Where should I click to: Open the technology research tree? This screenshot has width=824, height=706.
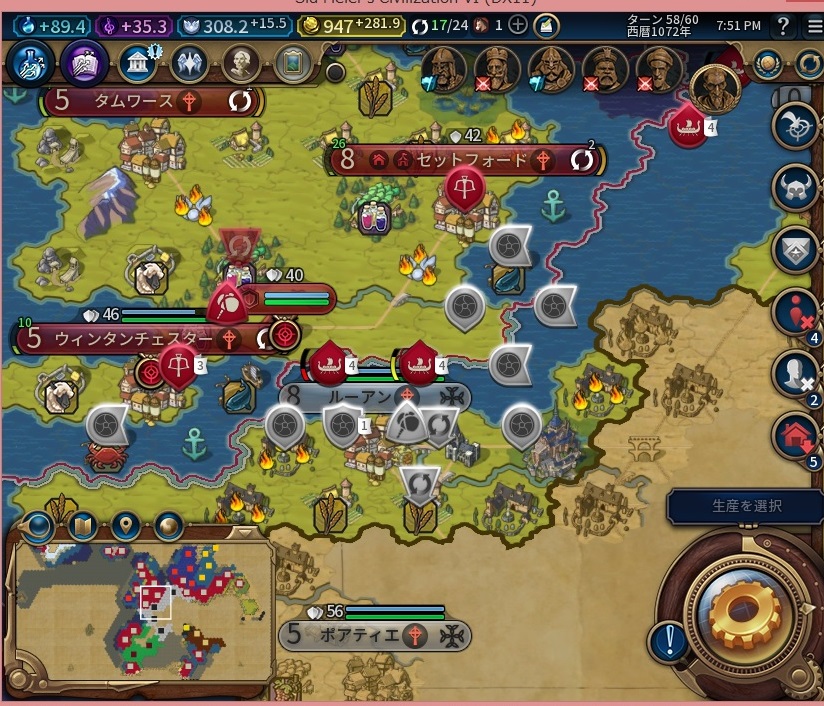coord(24,63)
